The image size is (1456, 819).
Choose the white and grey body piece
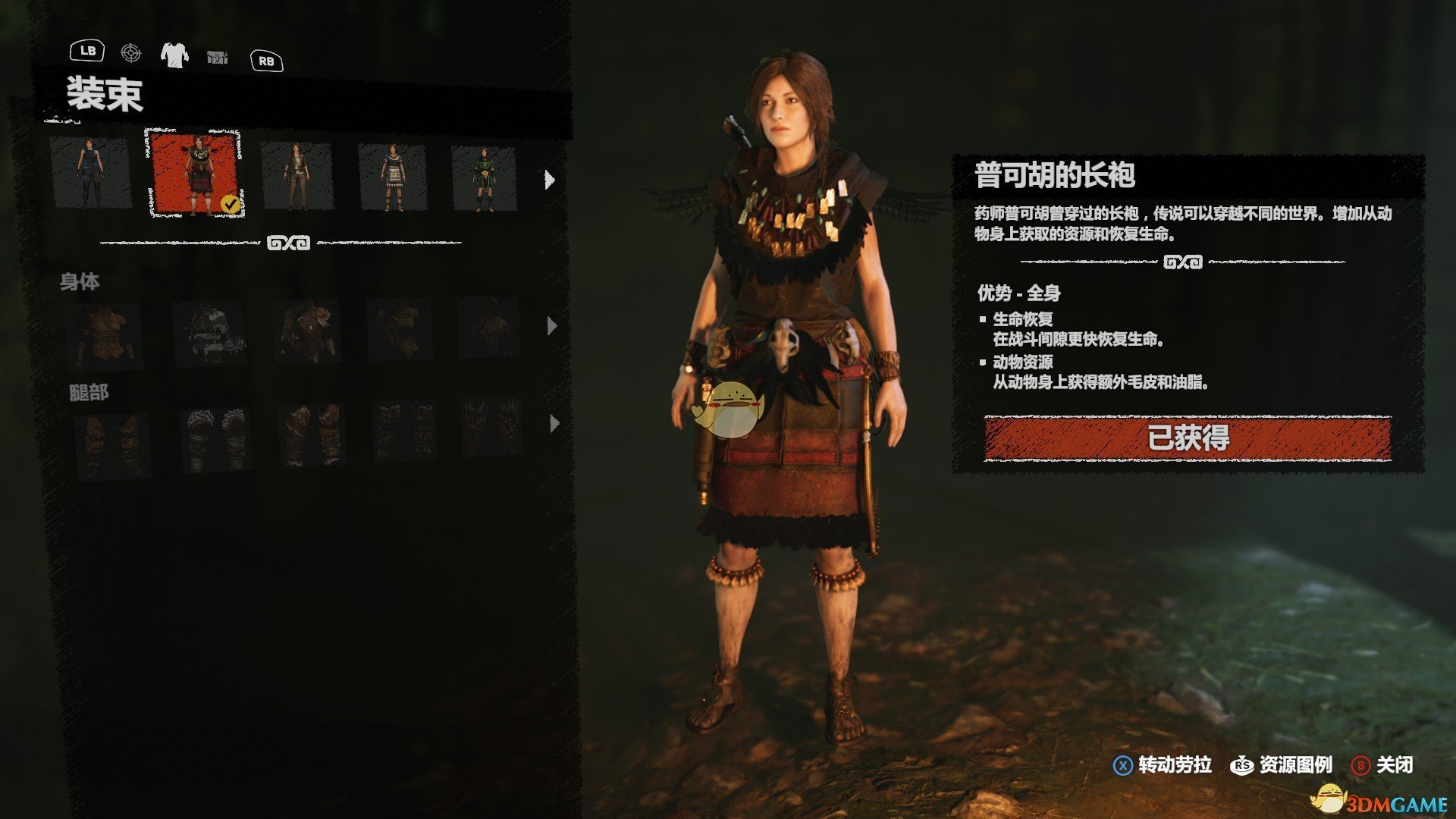[x=209, y=334]
